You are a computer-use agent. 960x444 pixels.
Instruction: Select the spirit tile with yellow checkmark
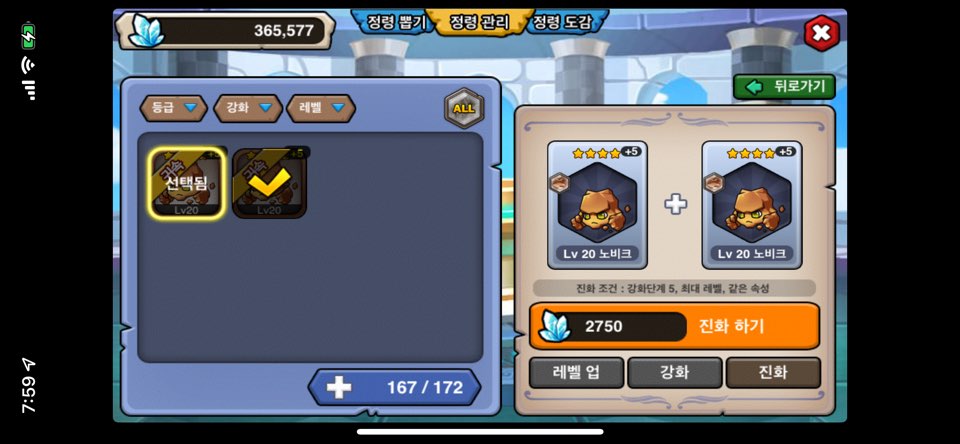[269, 183]
